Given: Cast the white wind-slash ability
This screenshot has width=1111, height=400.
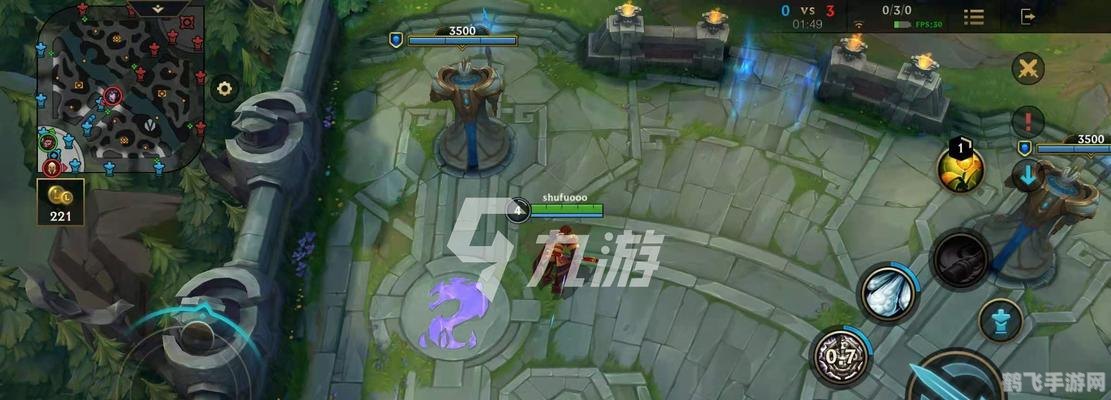Looking at the screenshot, I should click(886, 293).
